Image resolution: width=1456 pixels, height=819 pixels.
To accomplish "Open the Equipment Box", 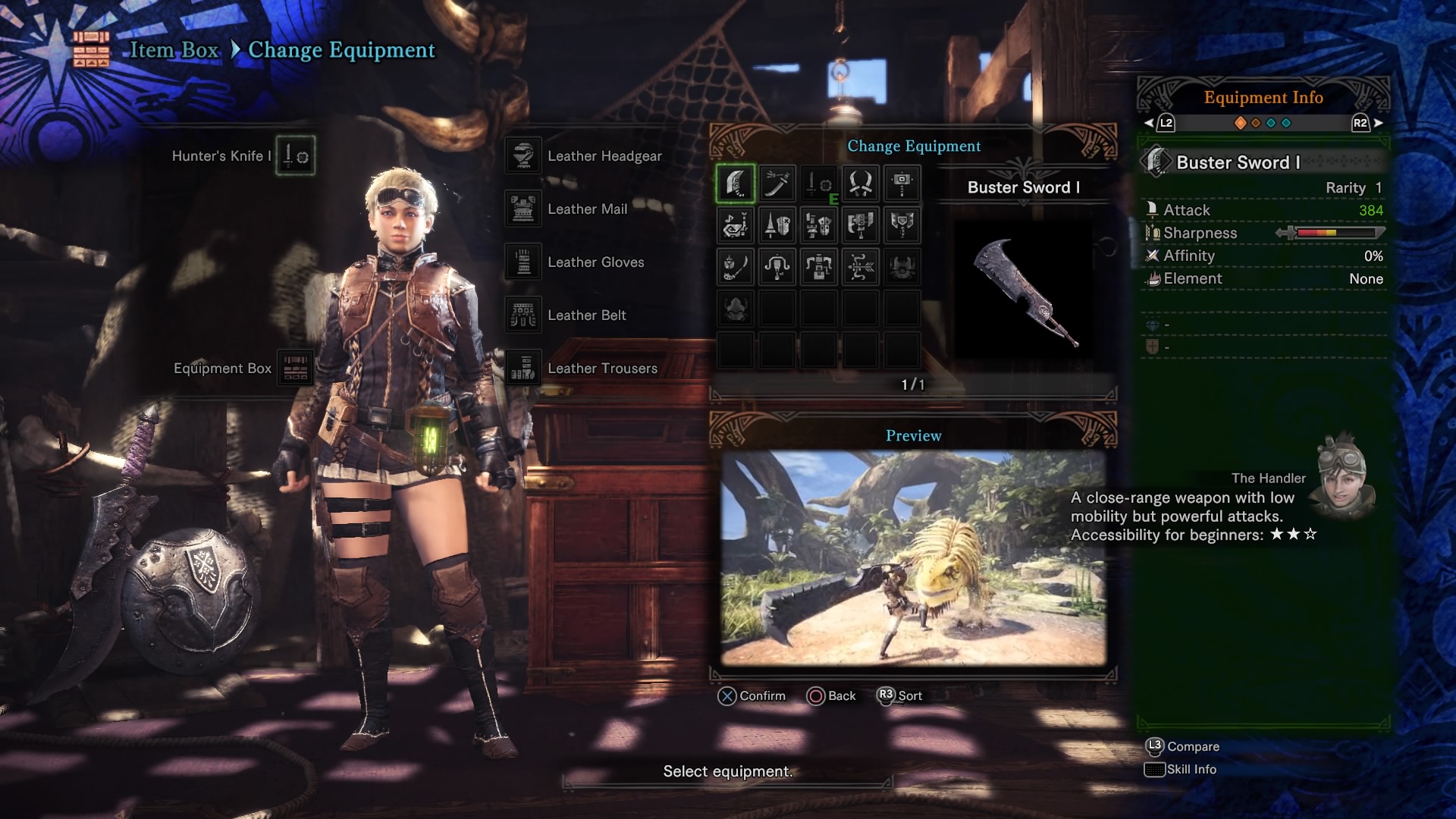I will [295, 369].
